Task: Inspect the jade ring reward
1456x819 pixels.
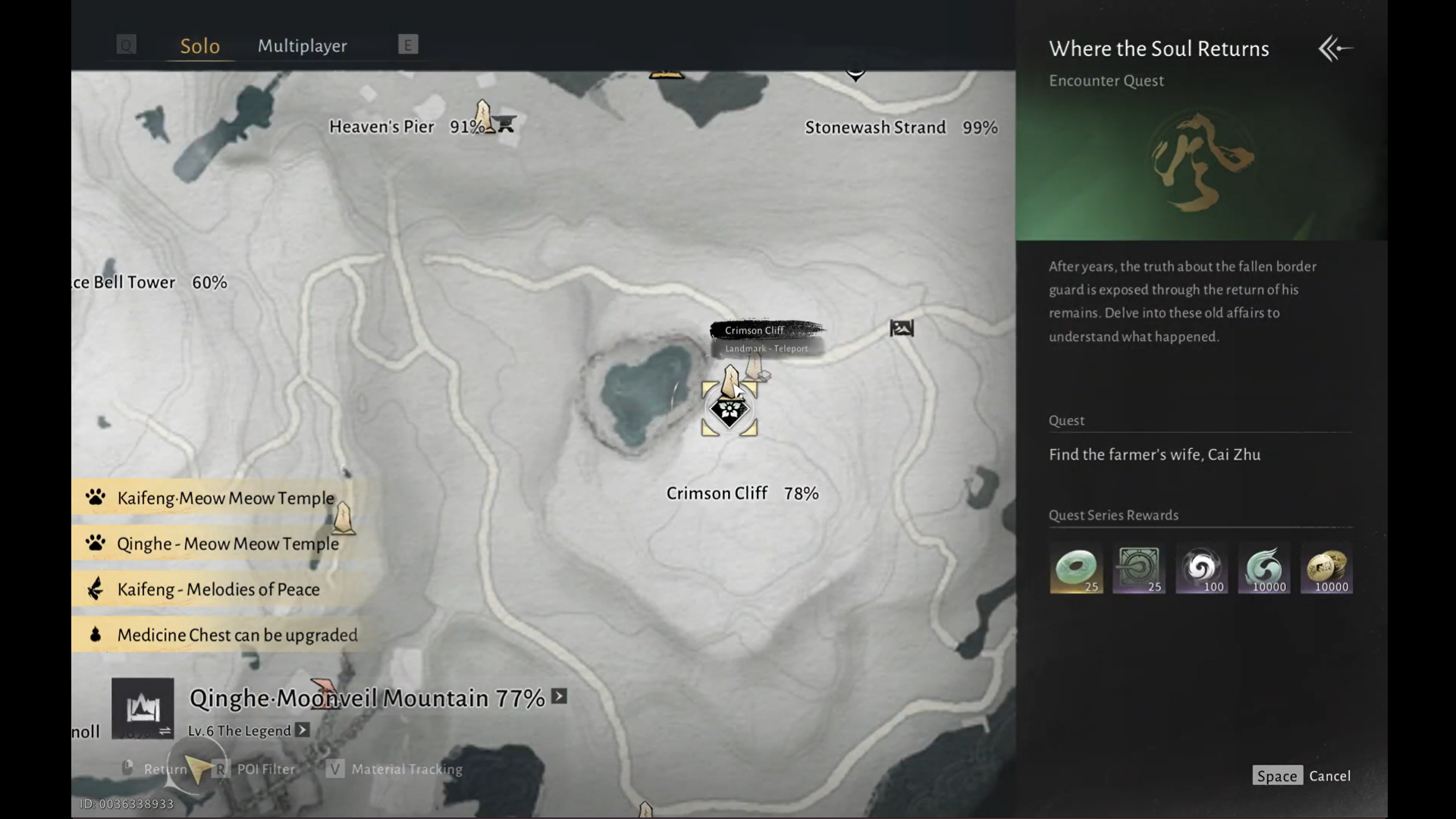Action: (1076, 569)
